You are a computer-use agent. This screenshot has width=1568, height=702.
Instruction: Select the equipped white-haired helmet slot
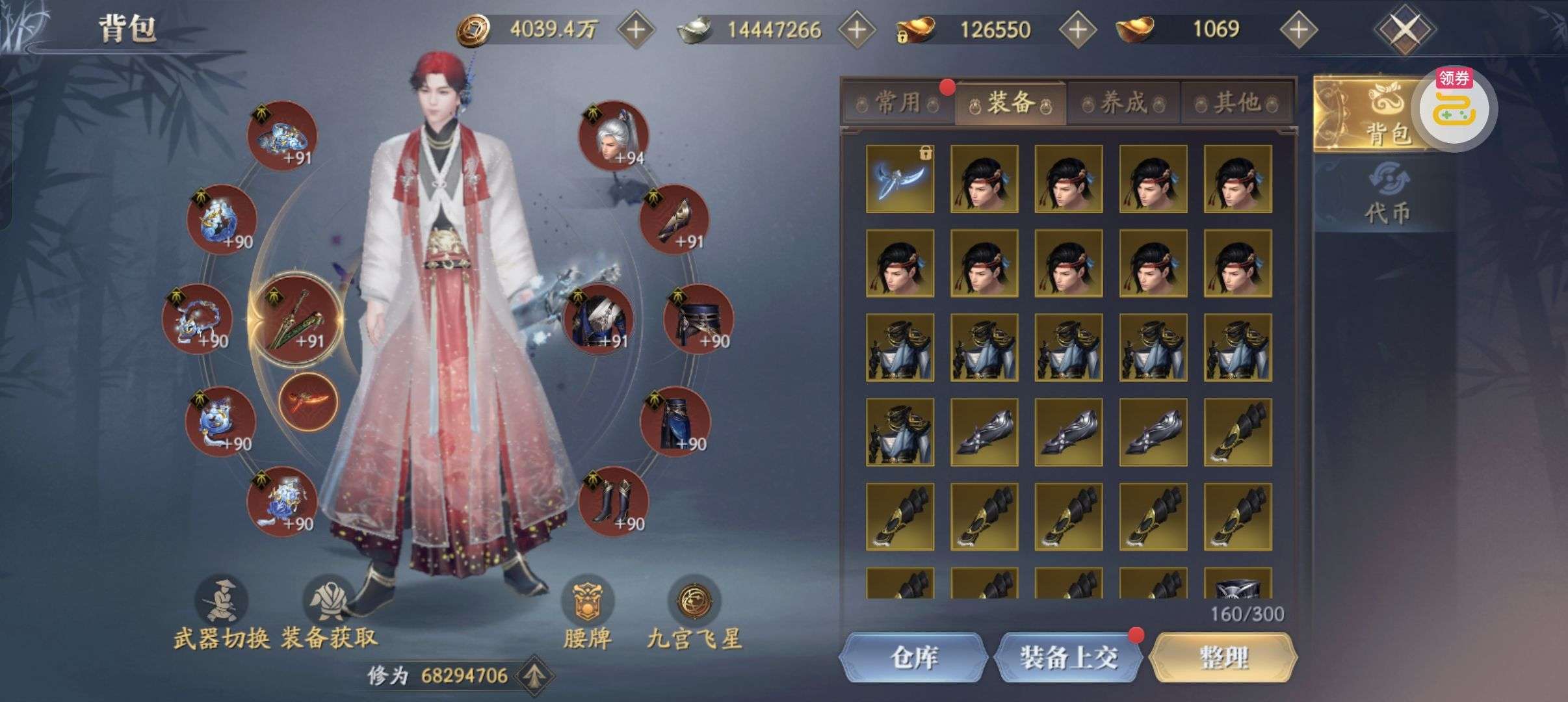(x=613, y=135)
